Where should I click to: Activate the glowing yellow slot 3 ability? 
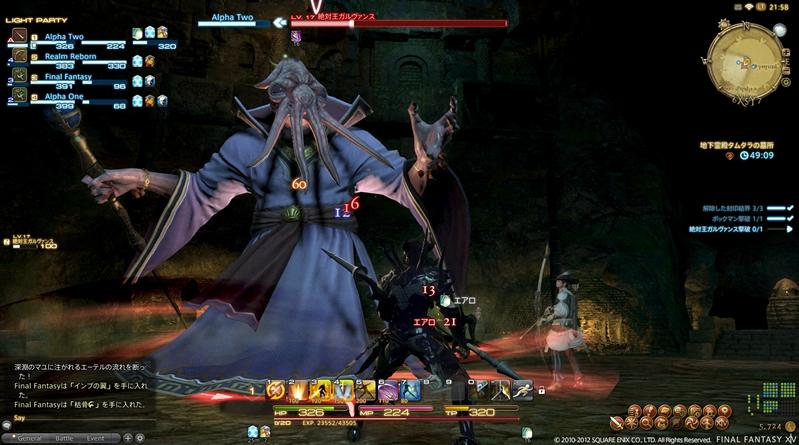click(x=321, y=390)
